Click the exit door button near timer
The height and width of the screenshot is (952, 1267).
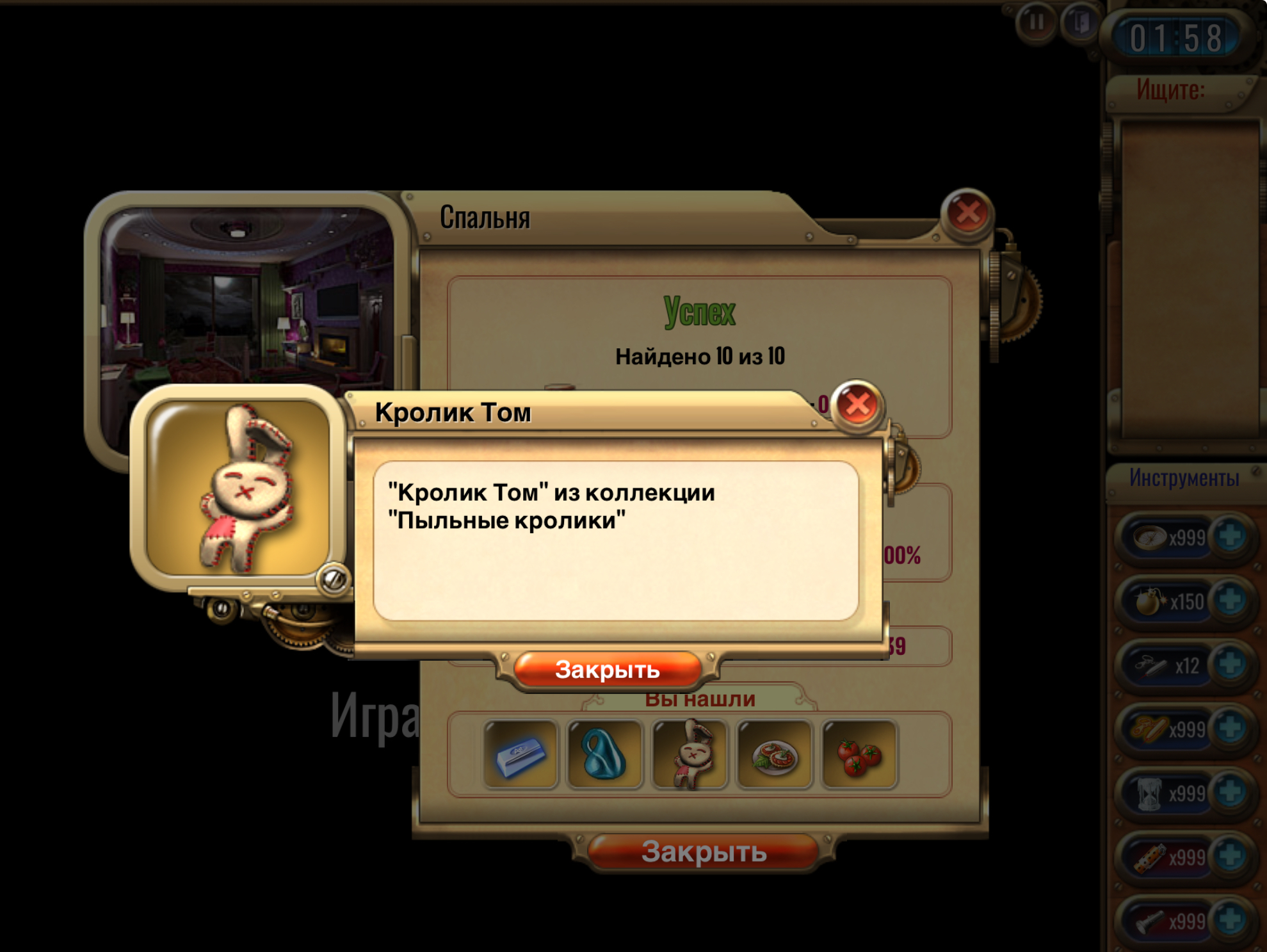tap(1080, 23)
